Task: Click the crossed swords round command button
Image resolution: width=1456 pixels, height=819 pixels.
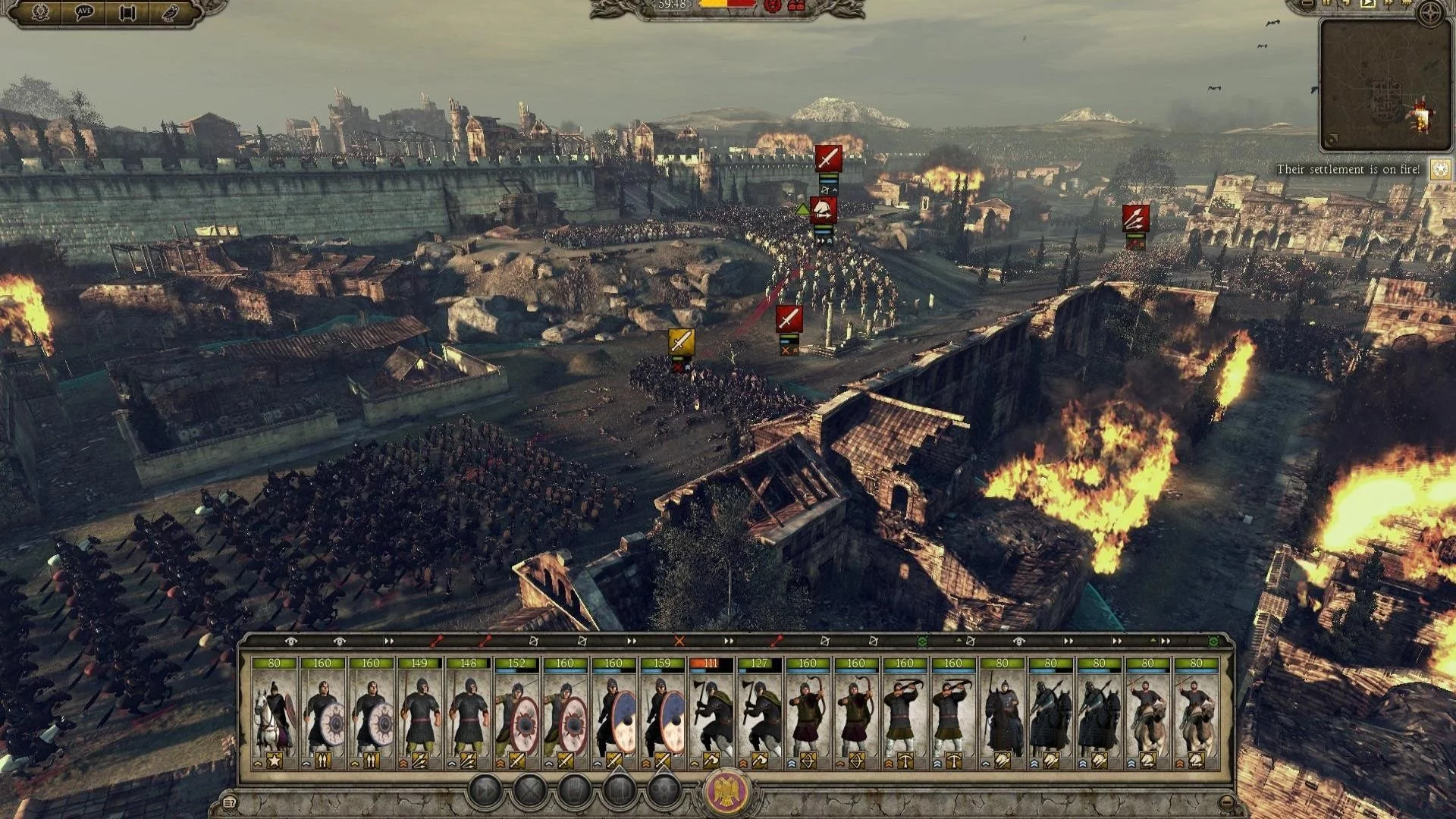Action: [530, 792]
